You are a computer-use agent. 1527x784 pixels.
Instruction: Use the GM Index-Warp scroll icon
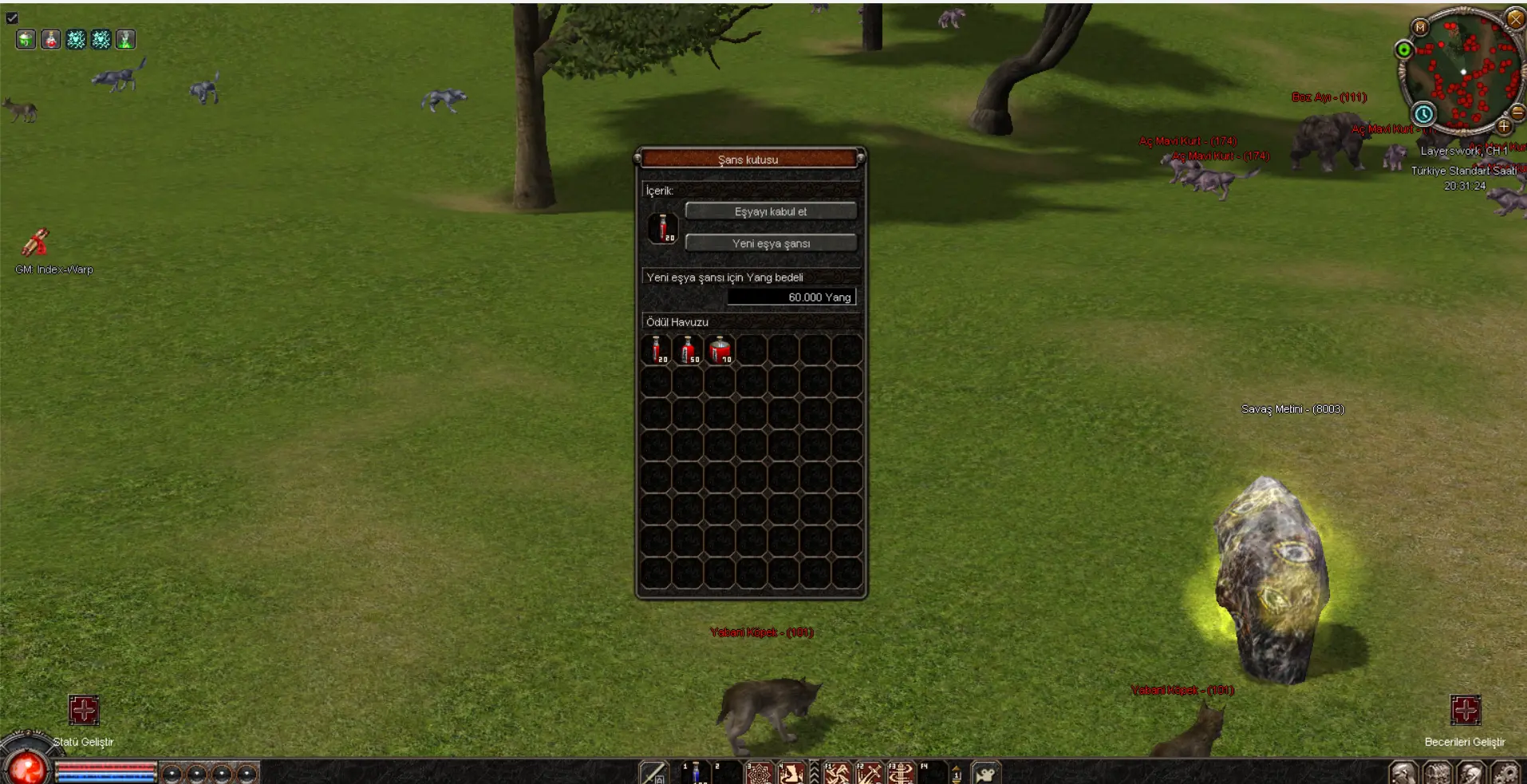[x=36, y=242]
